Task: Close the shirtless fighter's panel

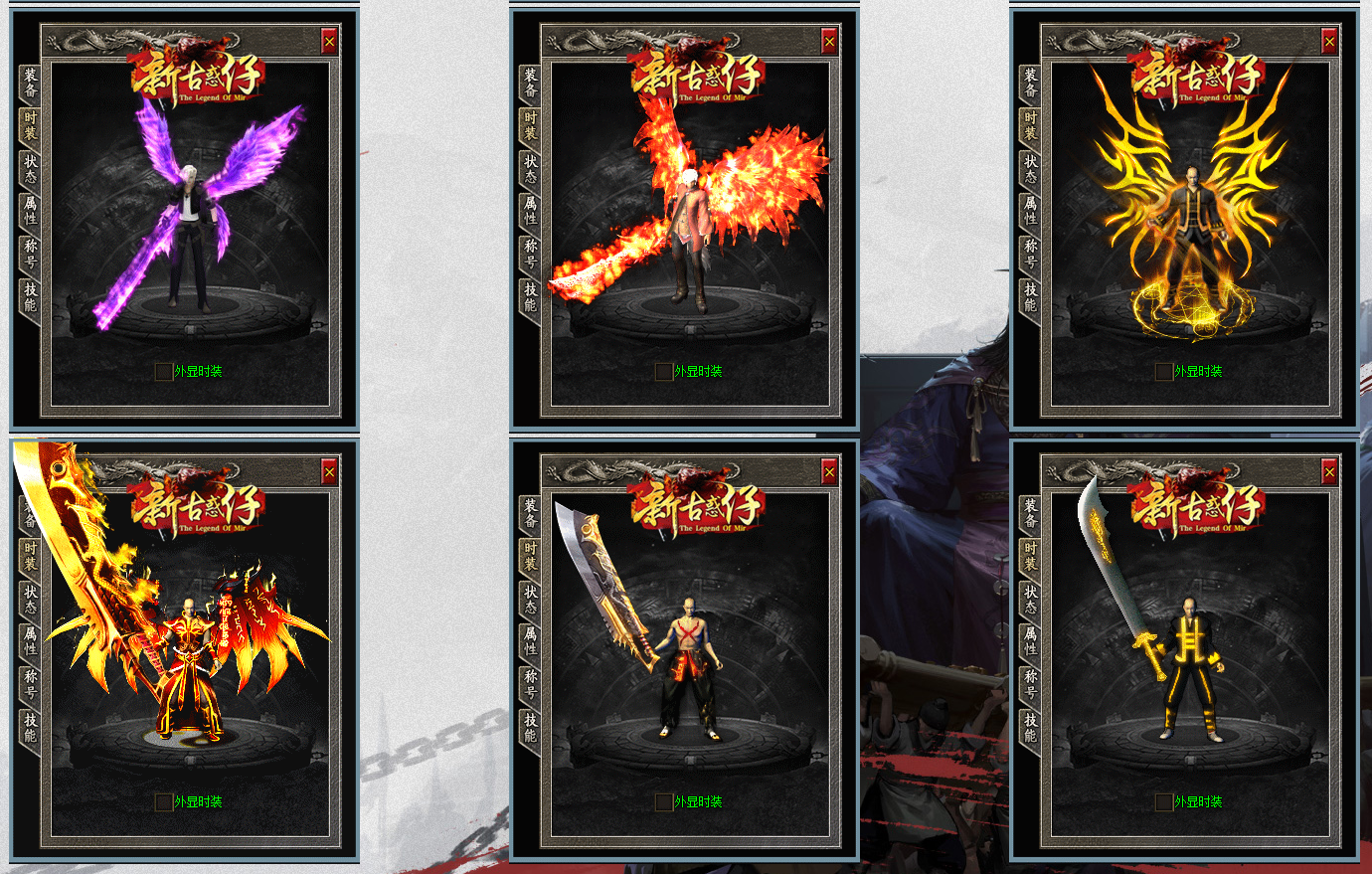Action: [829, 471]
